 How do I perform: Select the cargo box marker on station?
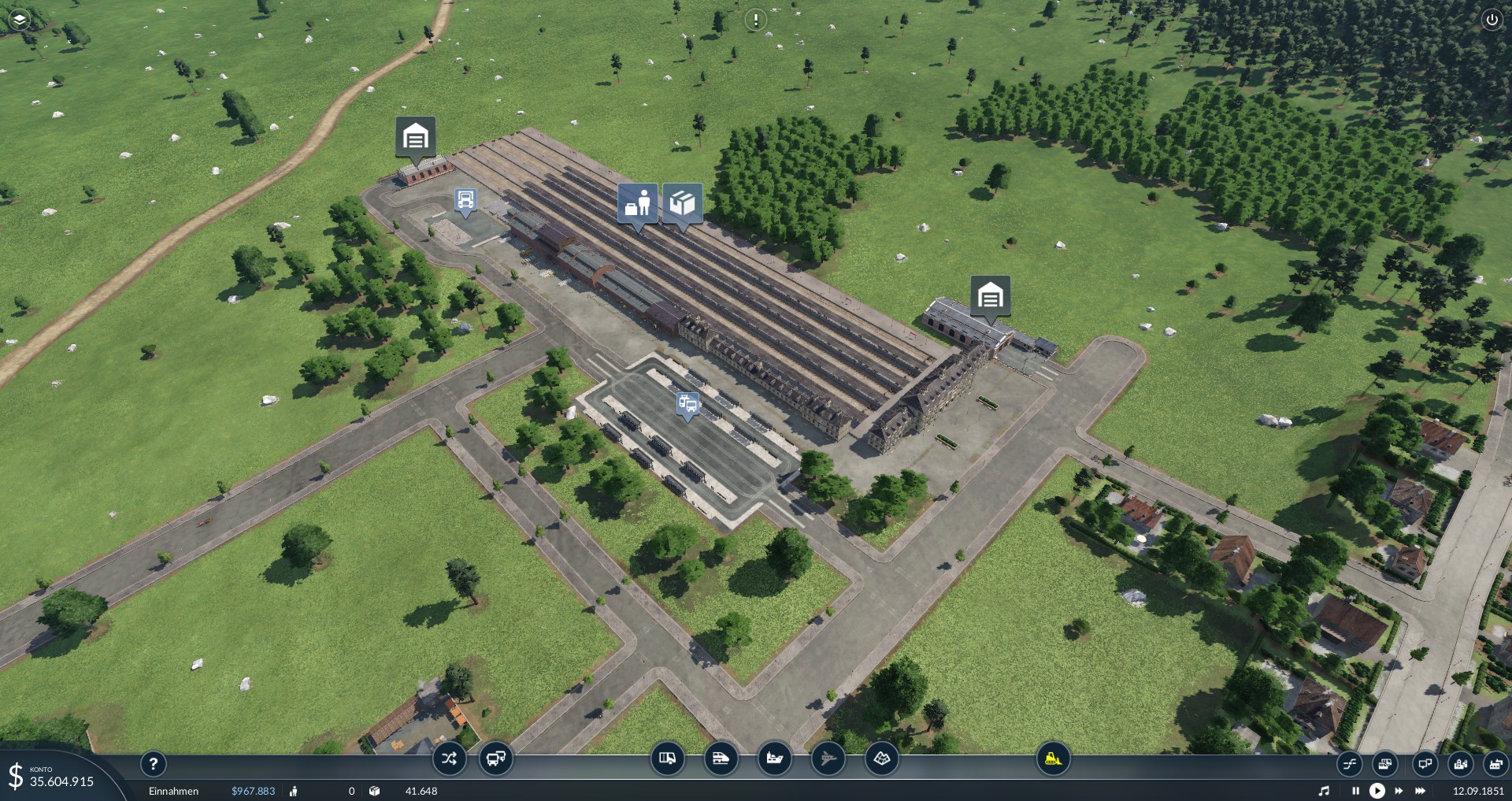[x=682, y=203]
